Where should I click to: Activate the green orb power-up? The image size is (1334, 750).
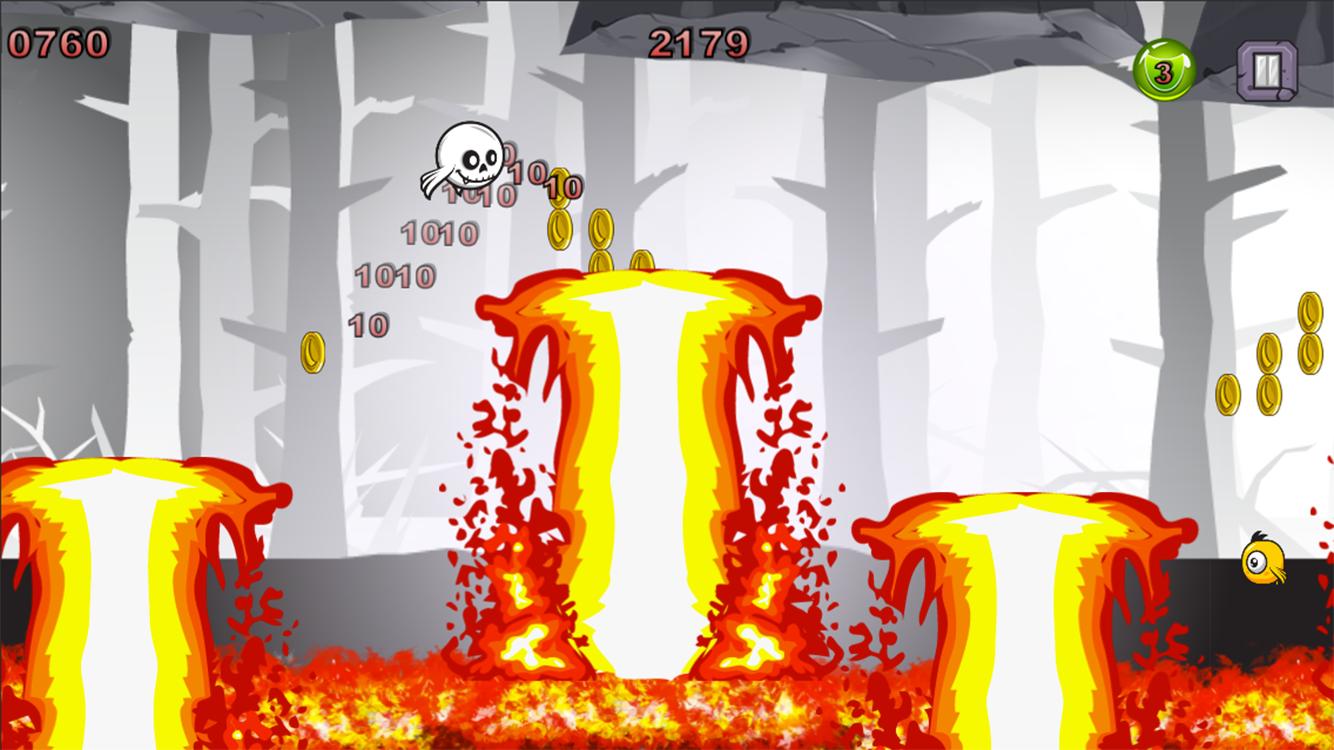coord(1164,71)
